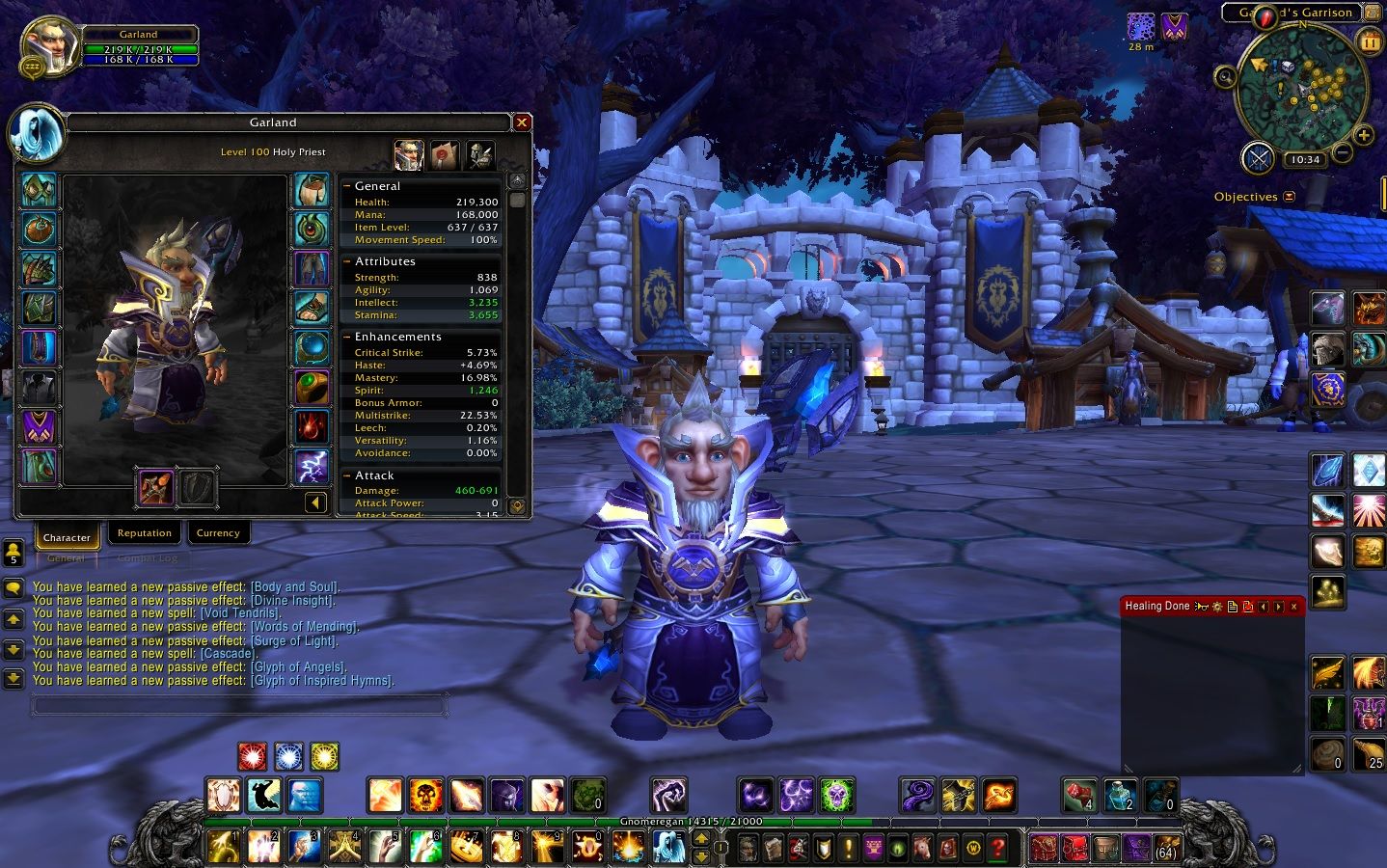1387x868 pixels.
Task: Open the Combat Log chat tab
Action: pos(148,558)
